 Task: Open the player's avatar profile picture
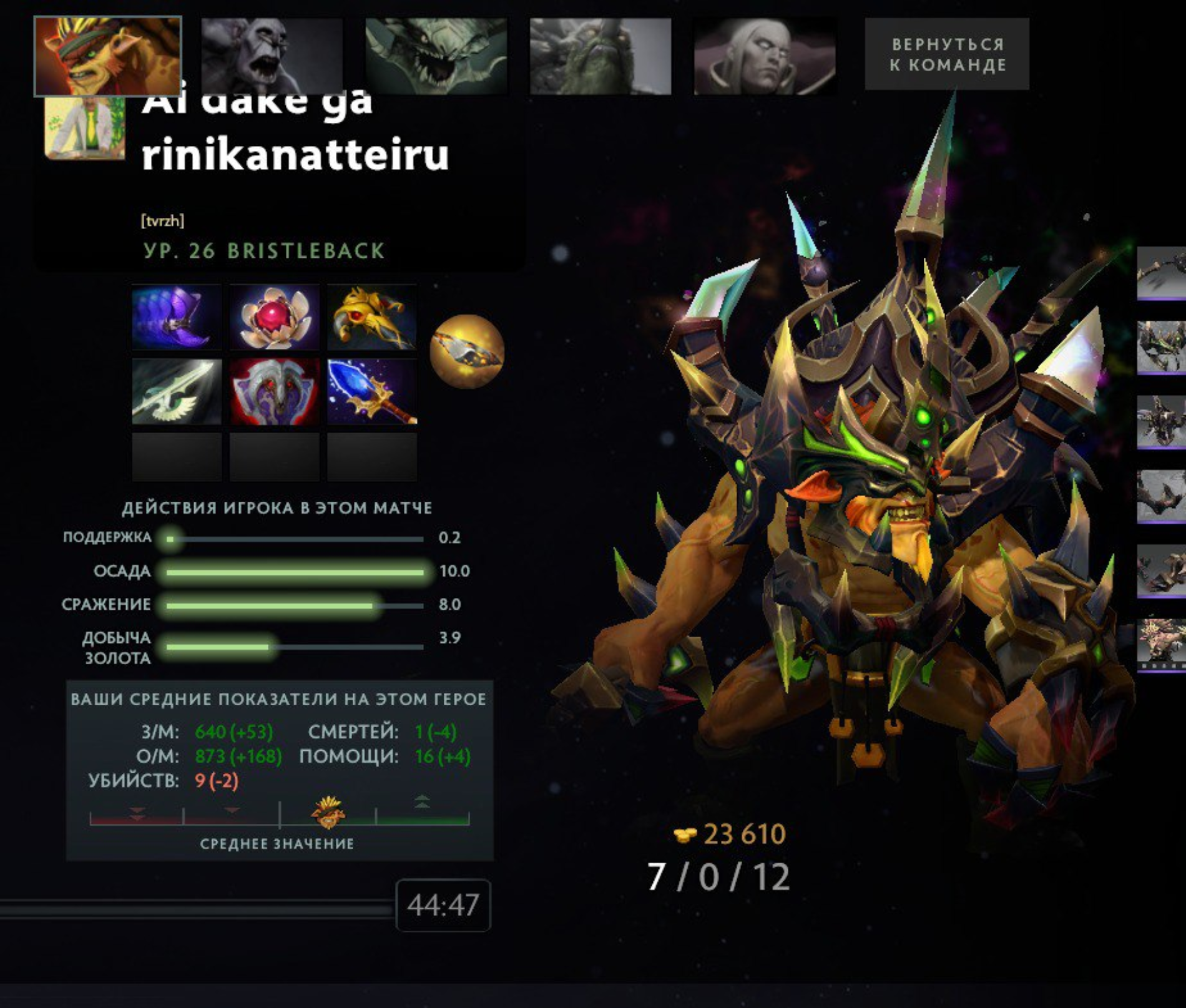[85, 128]
